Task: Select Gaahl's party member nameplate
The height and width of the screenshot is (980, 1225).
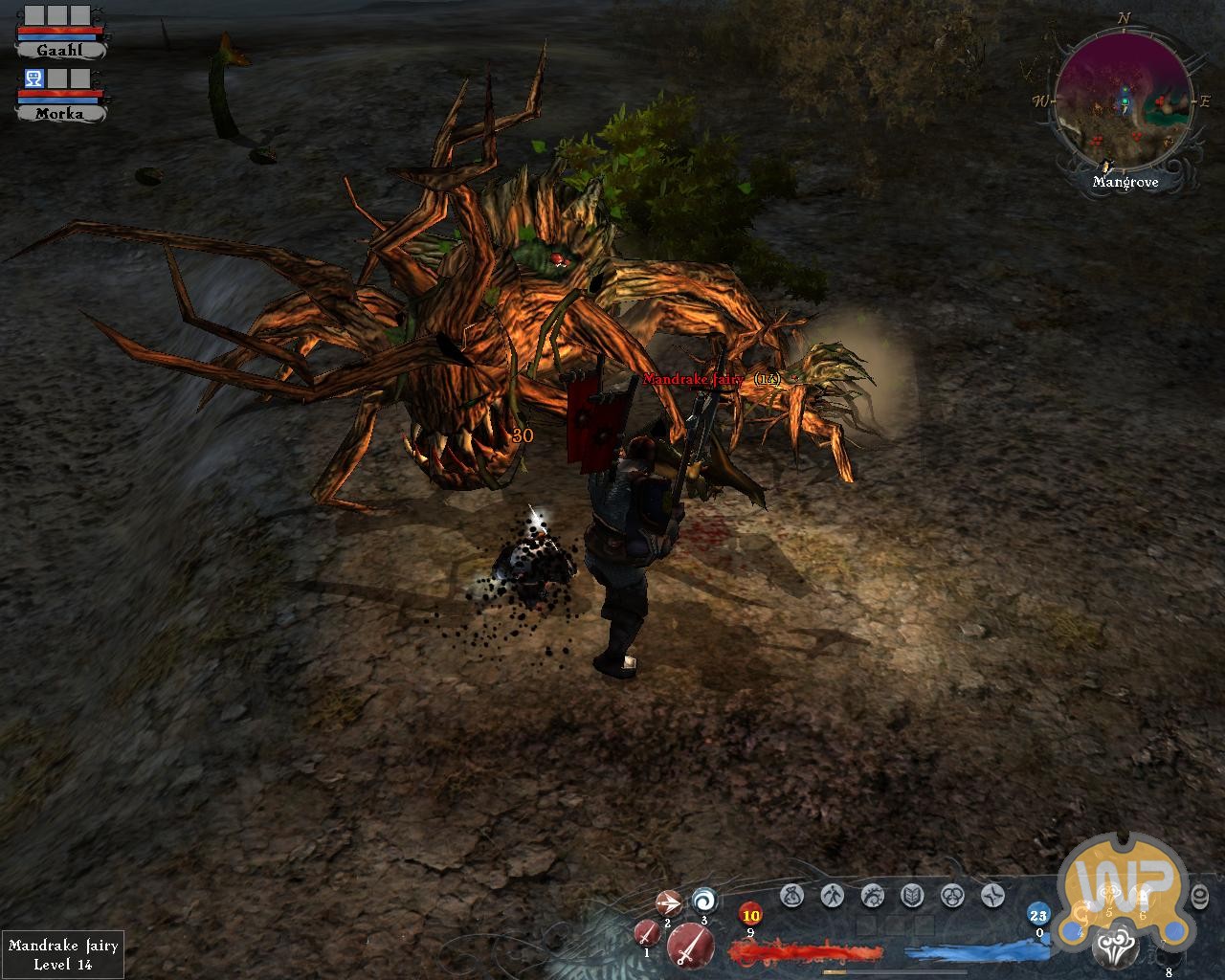Action: (60, 50)
